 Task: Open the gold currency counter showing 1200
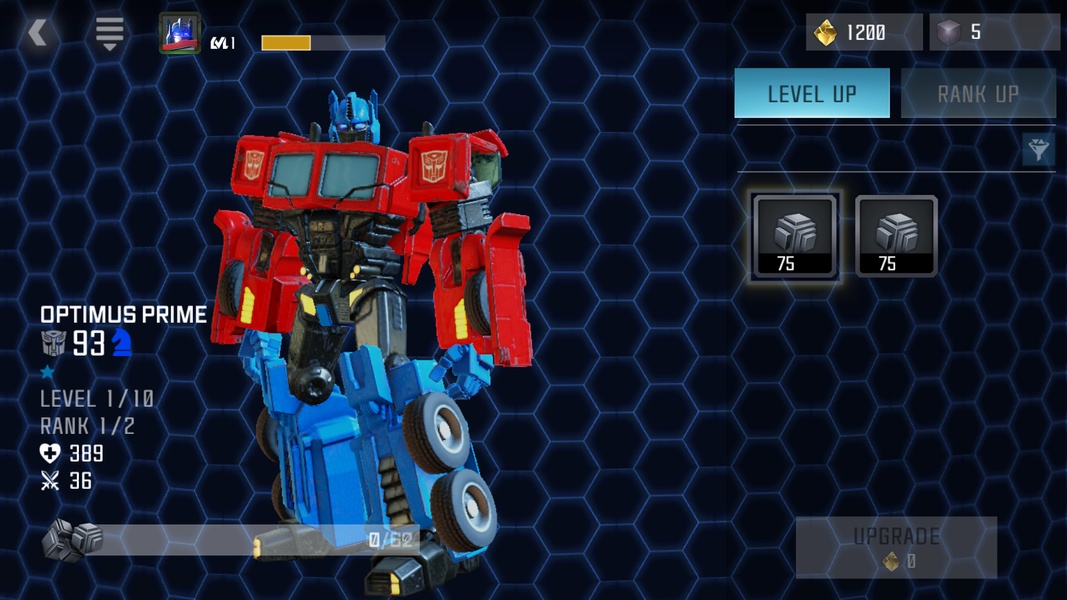(x=863, y=33)
